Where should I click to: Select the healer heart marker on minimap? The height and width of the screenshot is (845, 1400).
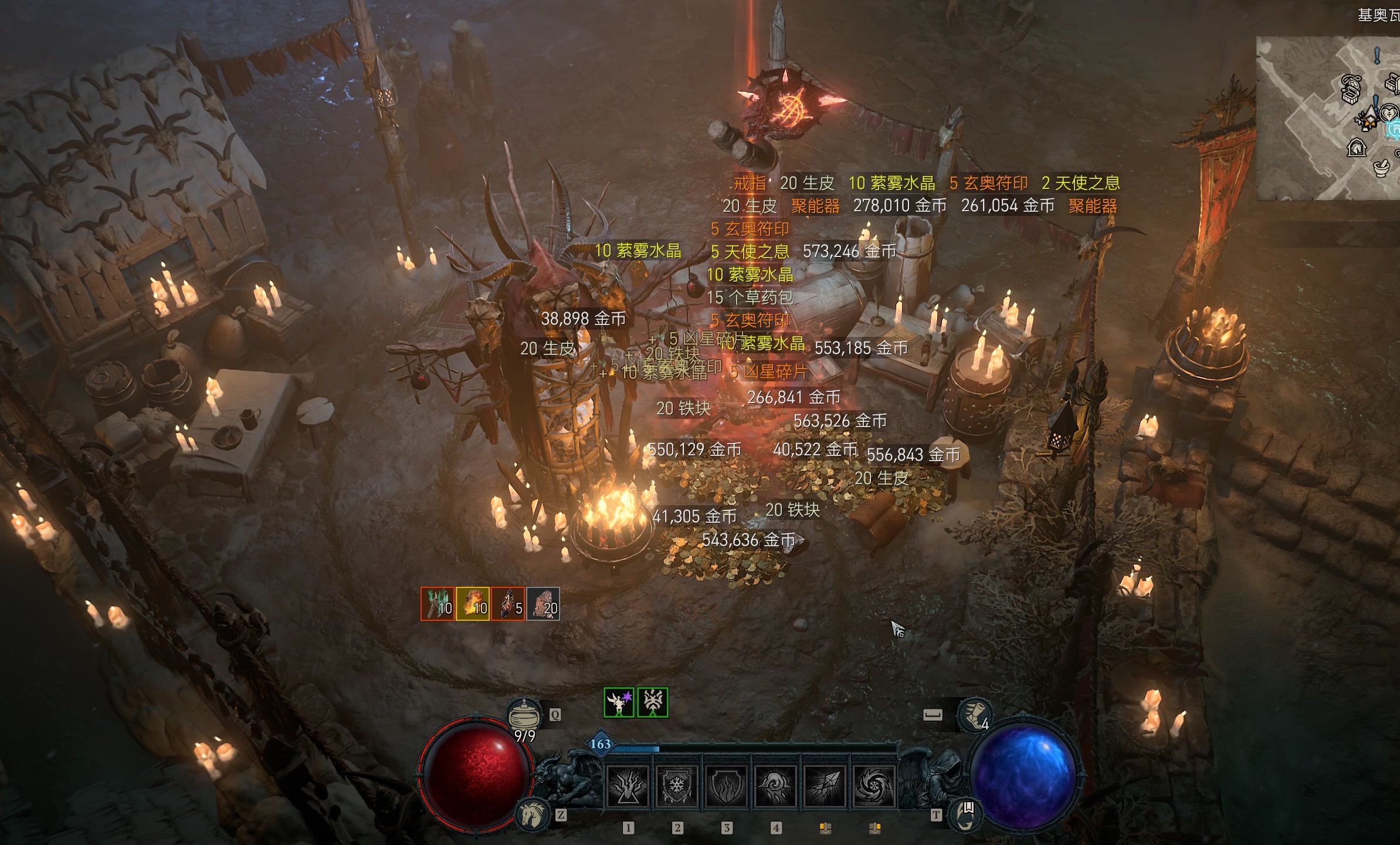(1388, 113)
